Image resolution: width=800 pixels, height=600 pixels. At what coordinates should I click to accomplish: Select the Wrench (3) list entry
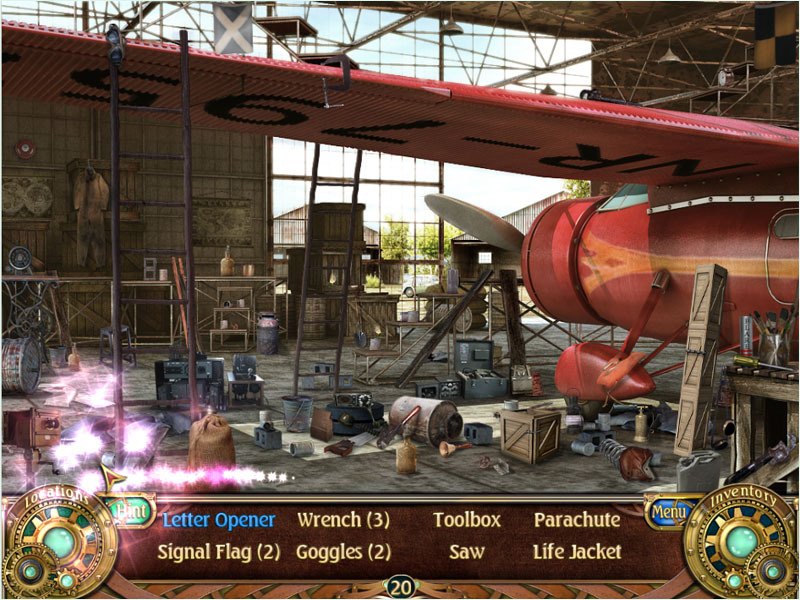[x=343, y=520]
